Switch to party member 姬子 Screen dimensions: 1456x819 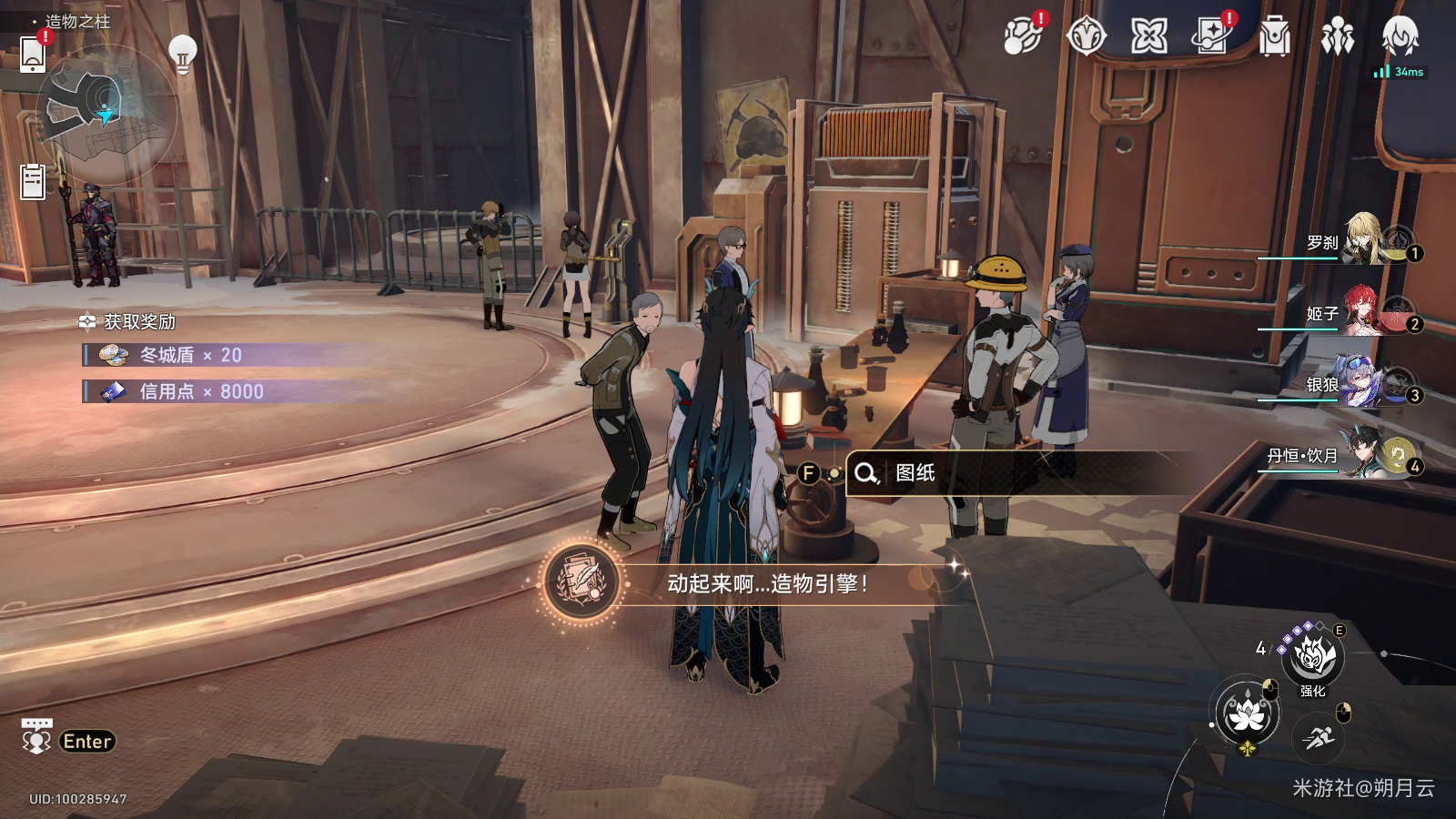pyautogui.click(x=1365, y=311)
